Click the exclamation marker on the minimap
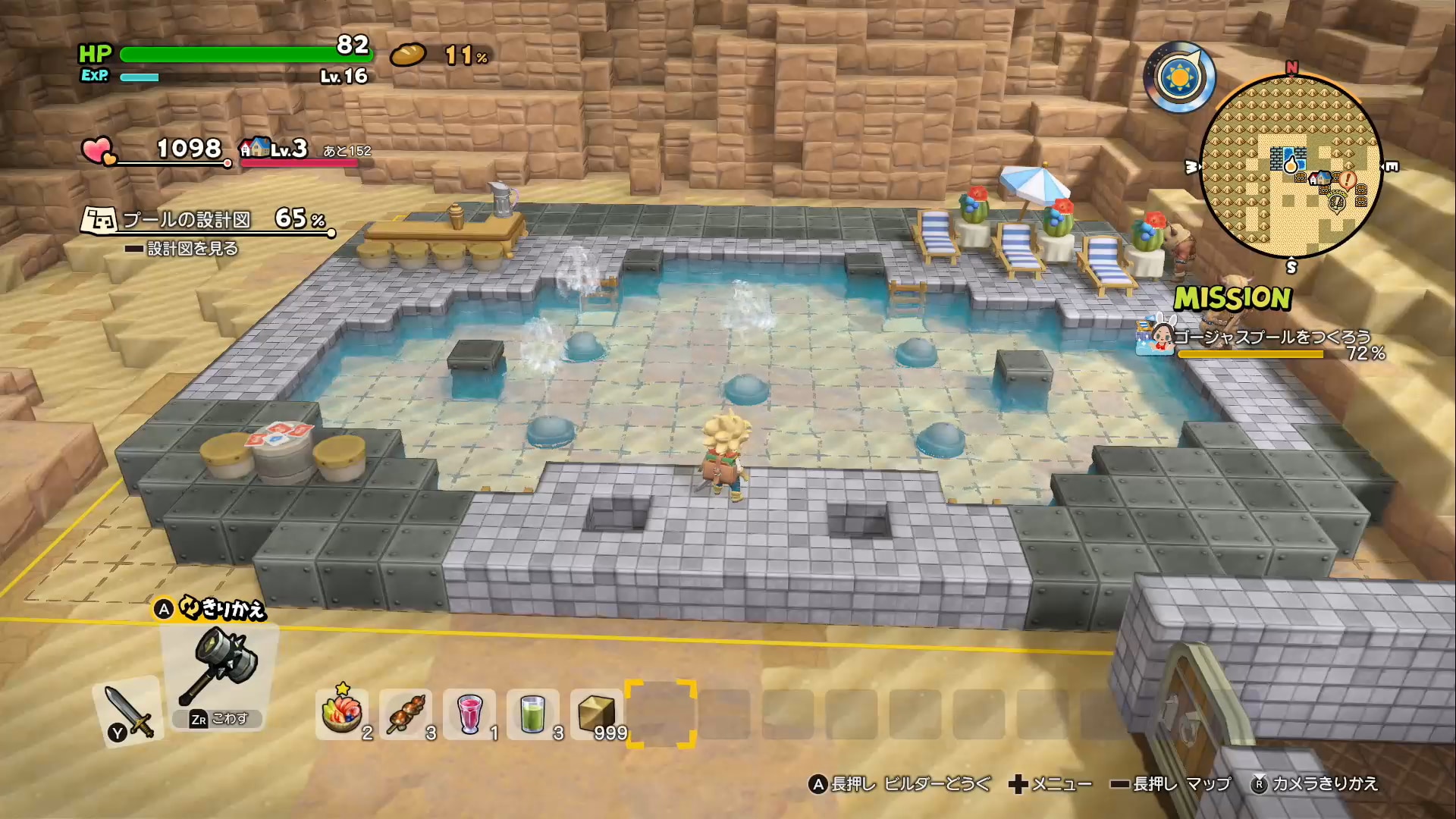 1347,180
